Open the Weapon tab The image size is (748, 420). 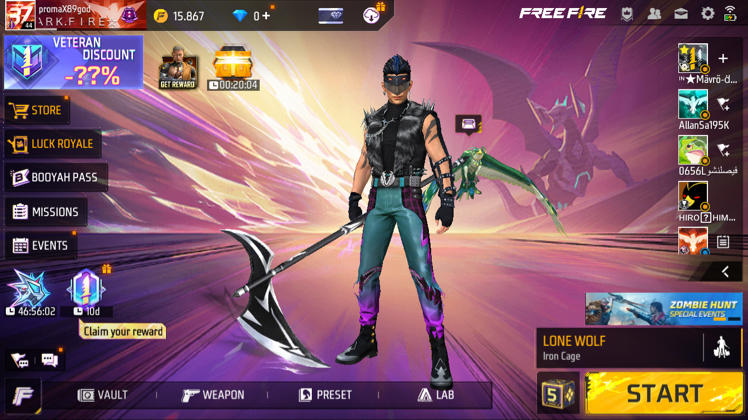coord(213,395)
